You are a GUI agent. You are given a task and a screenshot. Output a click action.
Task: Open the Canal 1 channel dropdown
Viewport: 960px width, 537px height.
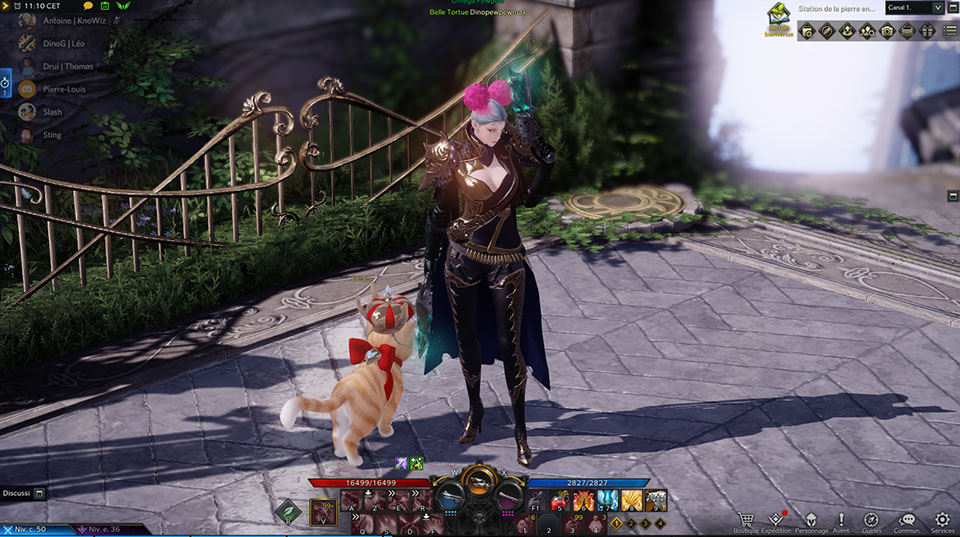[x=914, y=8]
